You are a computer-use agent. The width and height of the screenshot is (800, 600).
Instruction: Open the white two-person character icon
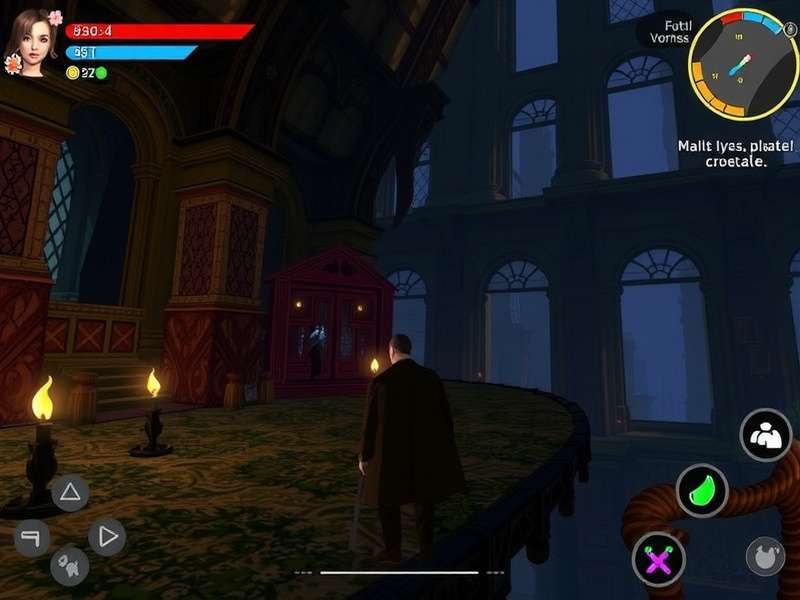(x=766, y=435)
